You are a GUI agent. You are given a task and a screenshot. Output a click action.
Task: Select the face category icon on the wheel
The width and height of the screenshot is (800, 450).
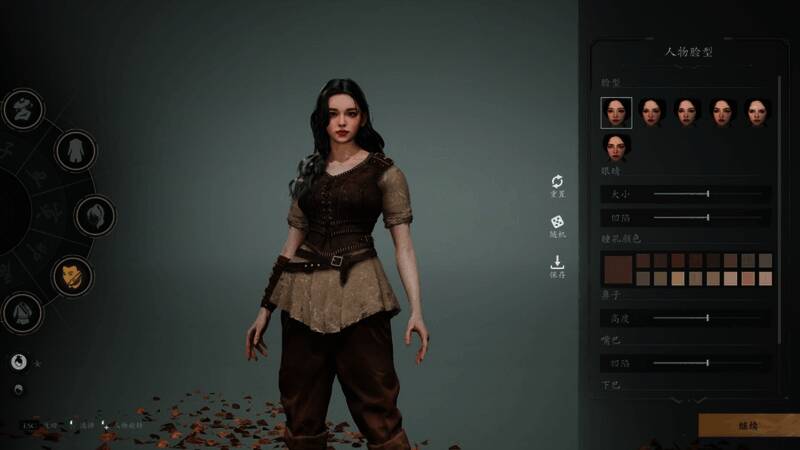(x=72, y=276)
